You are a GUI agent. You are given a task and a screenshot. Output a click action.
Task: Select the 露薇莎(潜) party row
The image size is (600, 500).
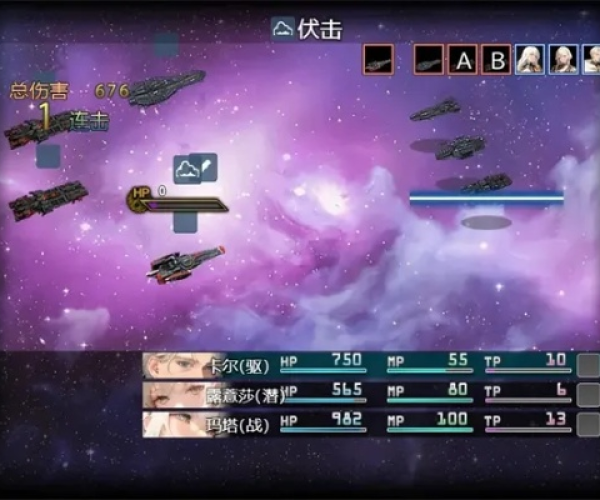click(360, 394)
